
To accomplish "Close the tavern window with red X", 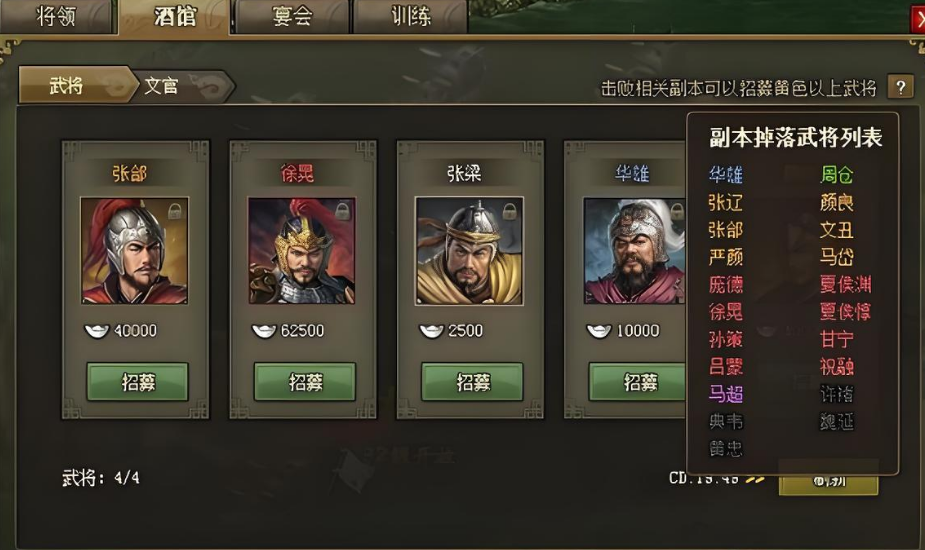I will pos(918,19).
